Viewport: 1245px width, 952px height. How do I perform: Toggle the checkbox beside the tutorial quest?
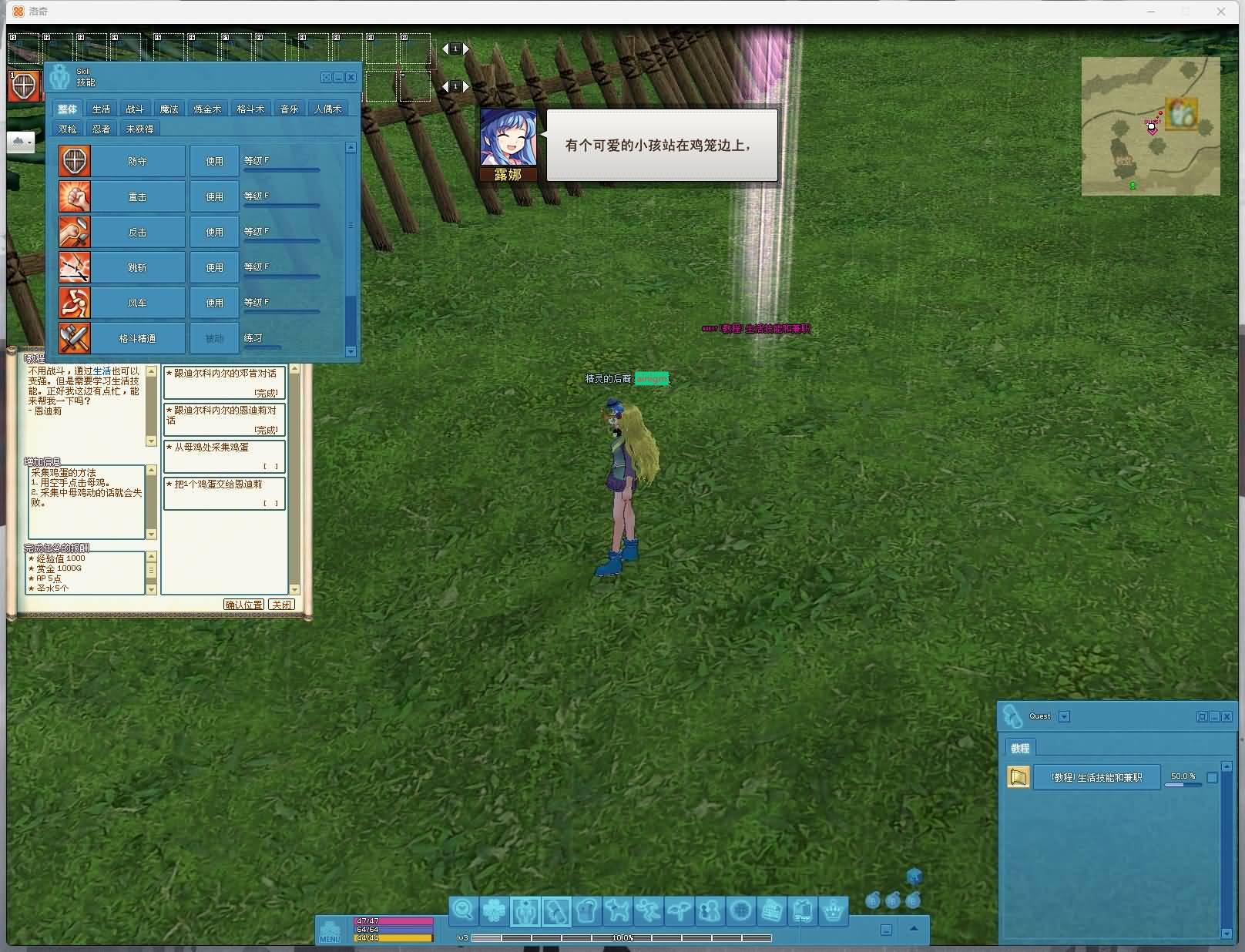click(x=1212, y=778)
